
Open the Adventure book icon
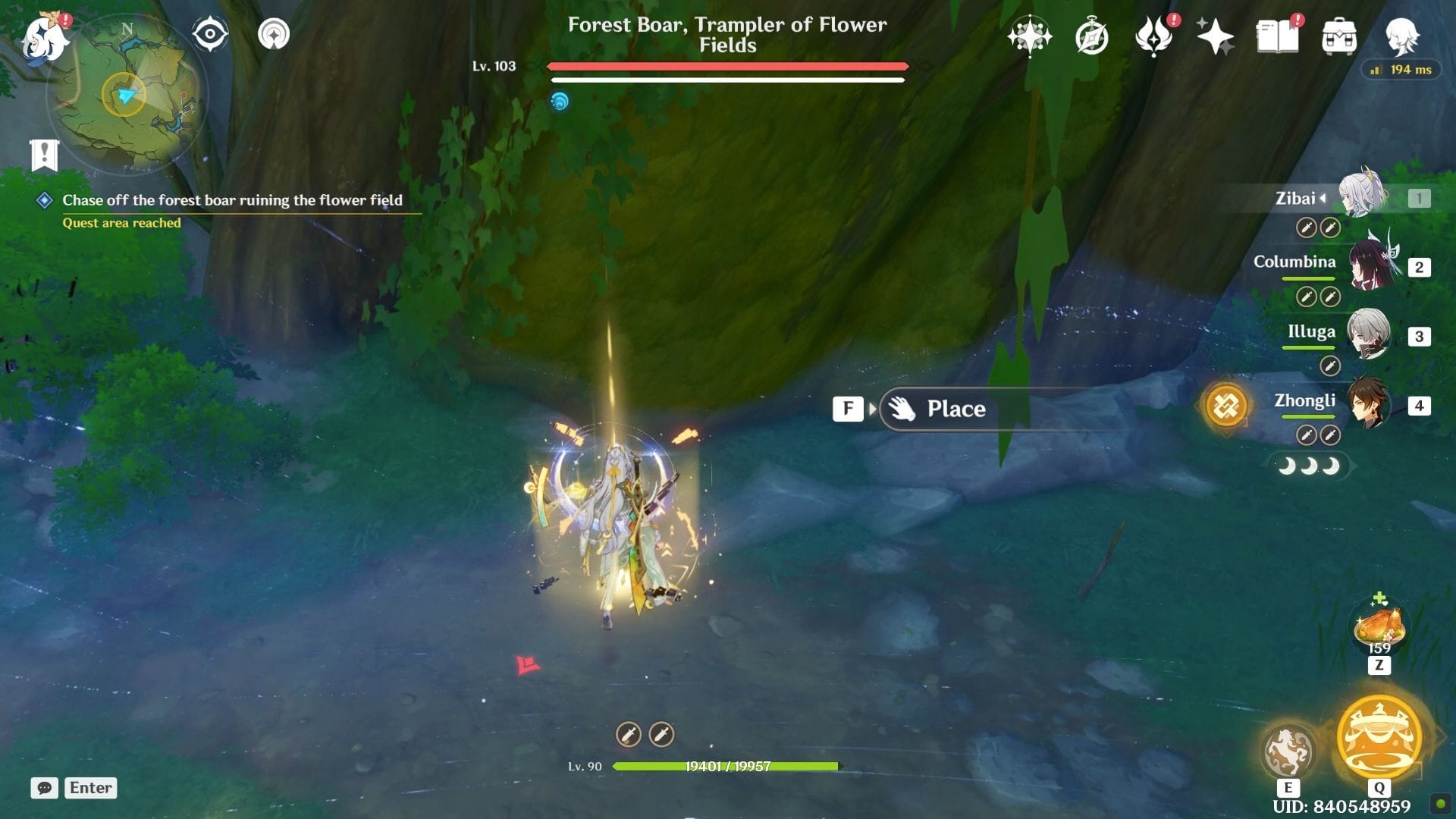1277,36
